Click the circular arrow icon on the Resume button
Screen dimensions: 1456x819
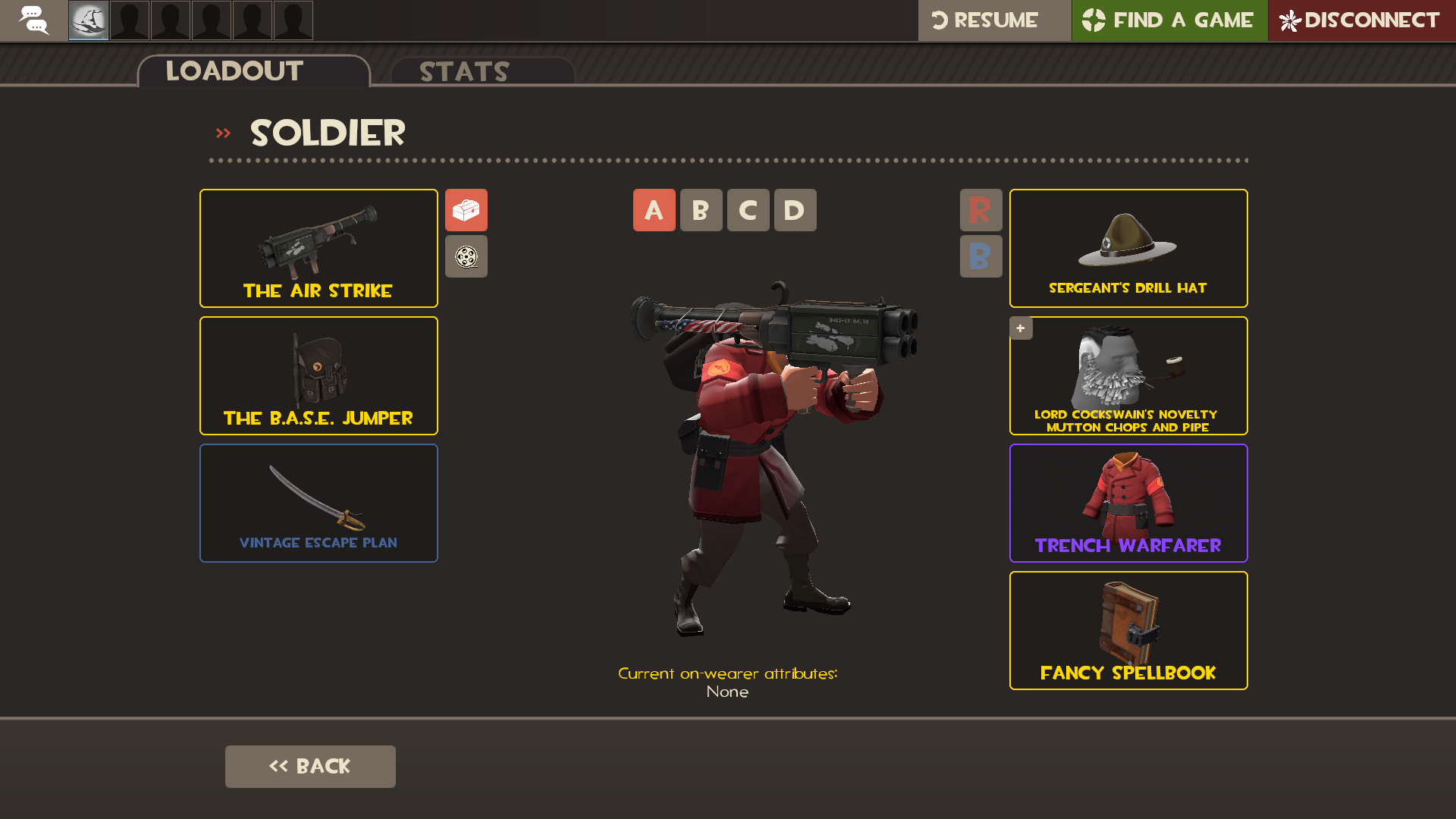point(940,20)
